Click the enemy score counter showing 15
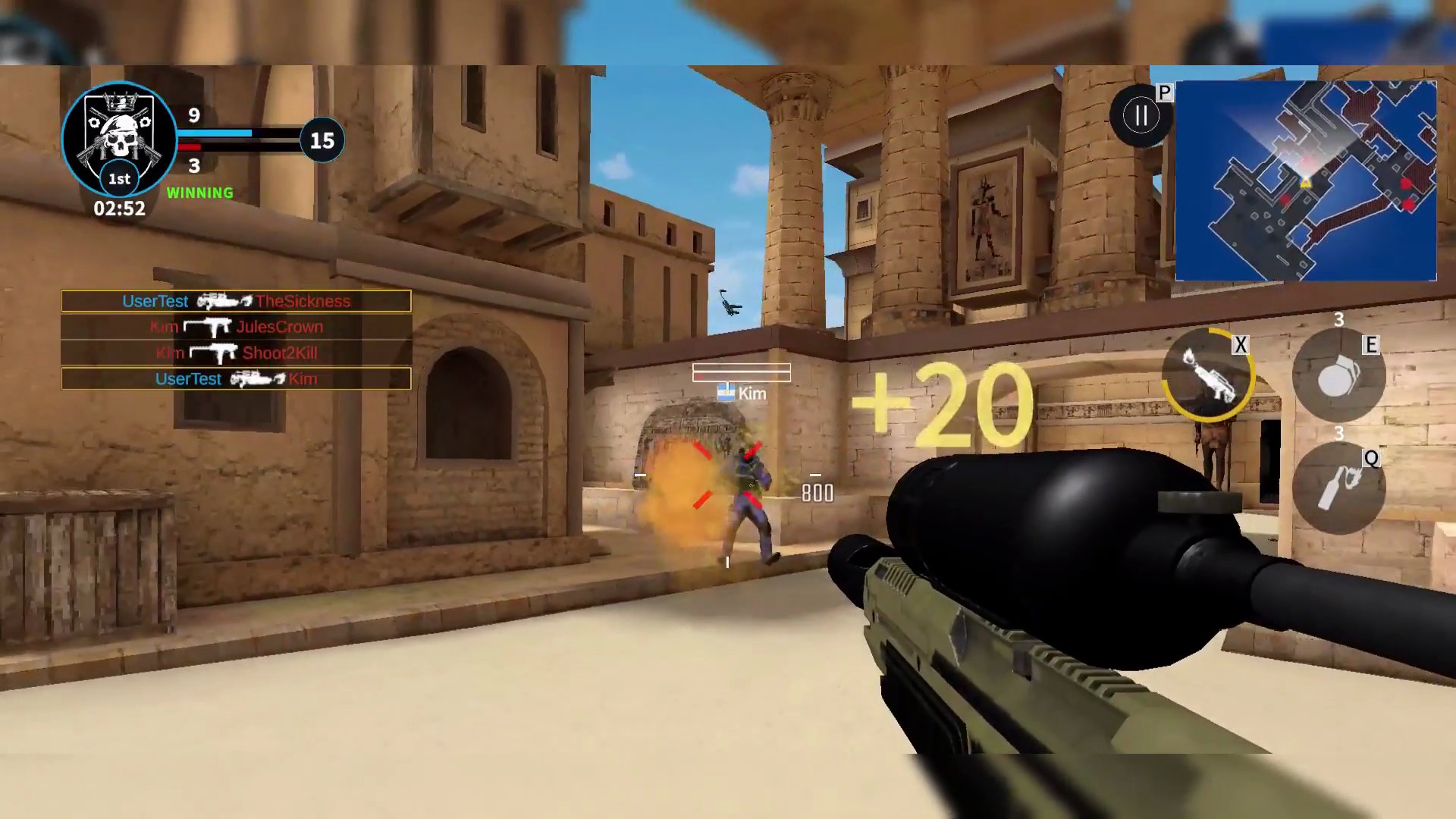 322,140
